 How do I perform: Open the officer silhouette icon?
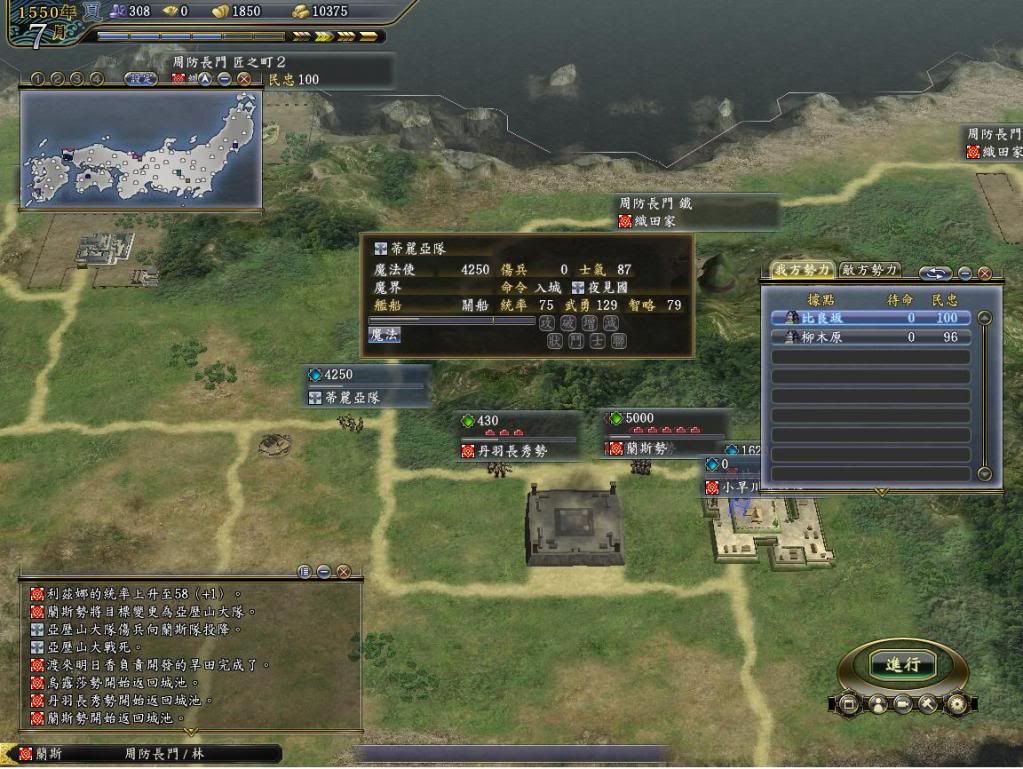876,703
